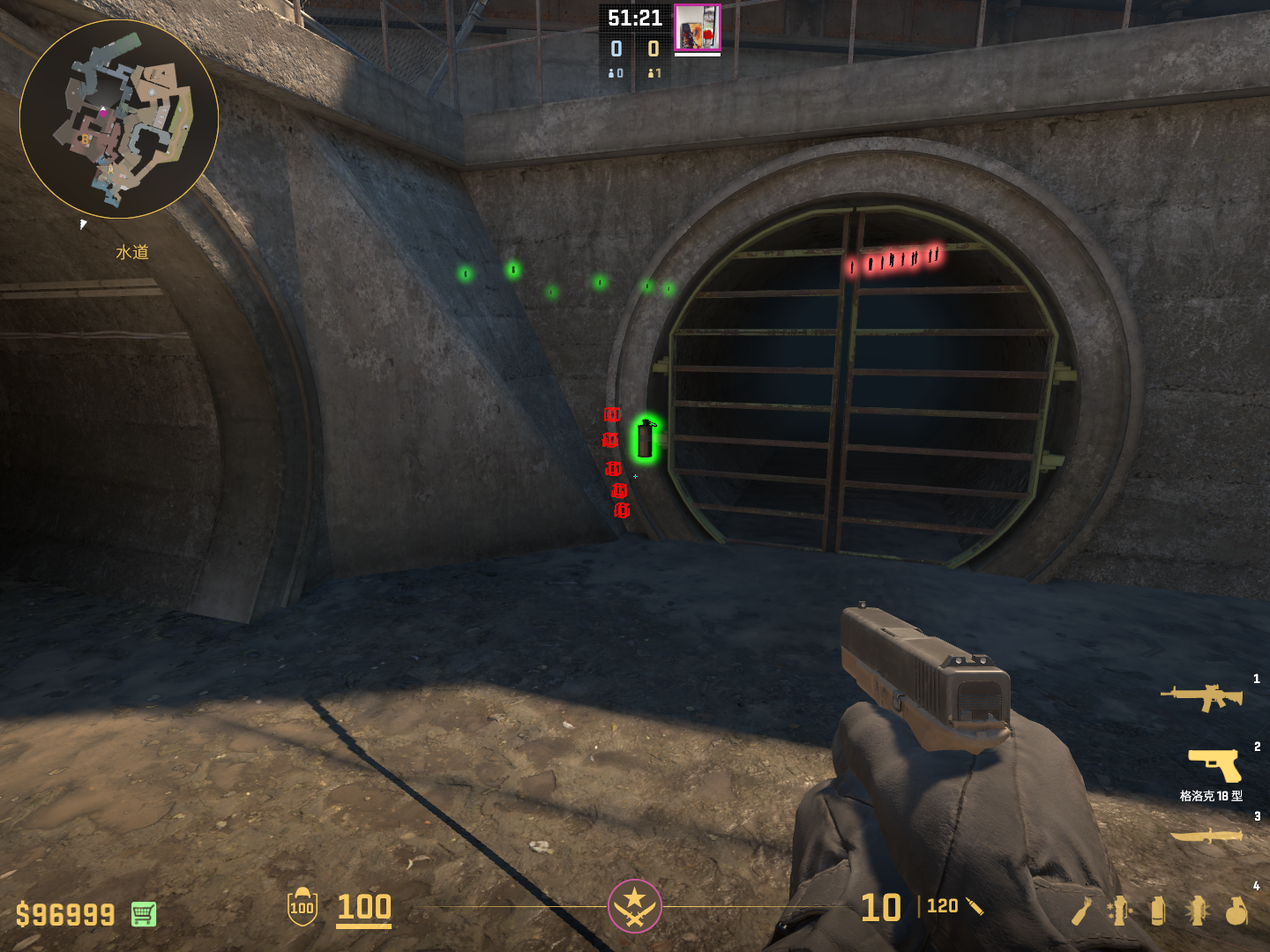The height and width of the screenshot is (952, 1270).
Task: Choose the decoy grenade icon
Action: pos(1117,911)
